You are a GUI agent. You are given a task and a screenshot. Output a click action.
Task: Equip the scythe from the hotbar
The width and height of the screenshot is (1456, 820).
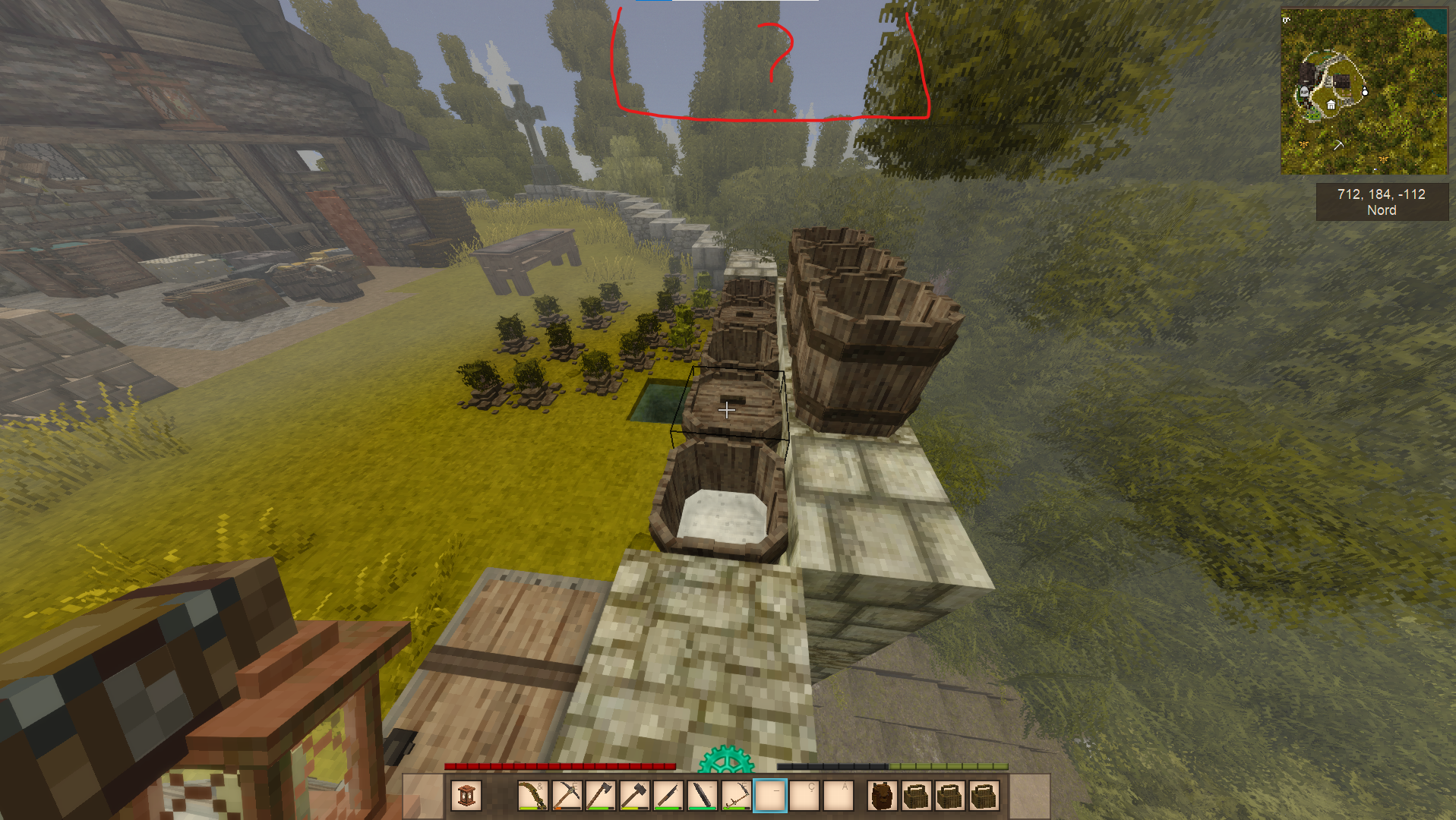735,796
